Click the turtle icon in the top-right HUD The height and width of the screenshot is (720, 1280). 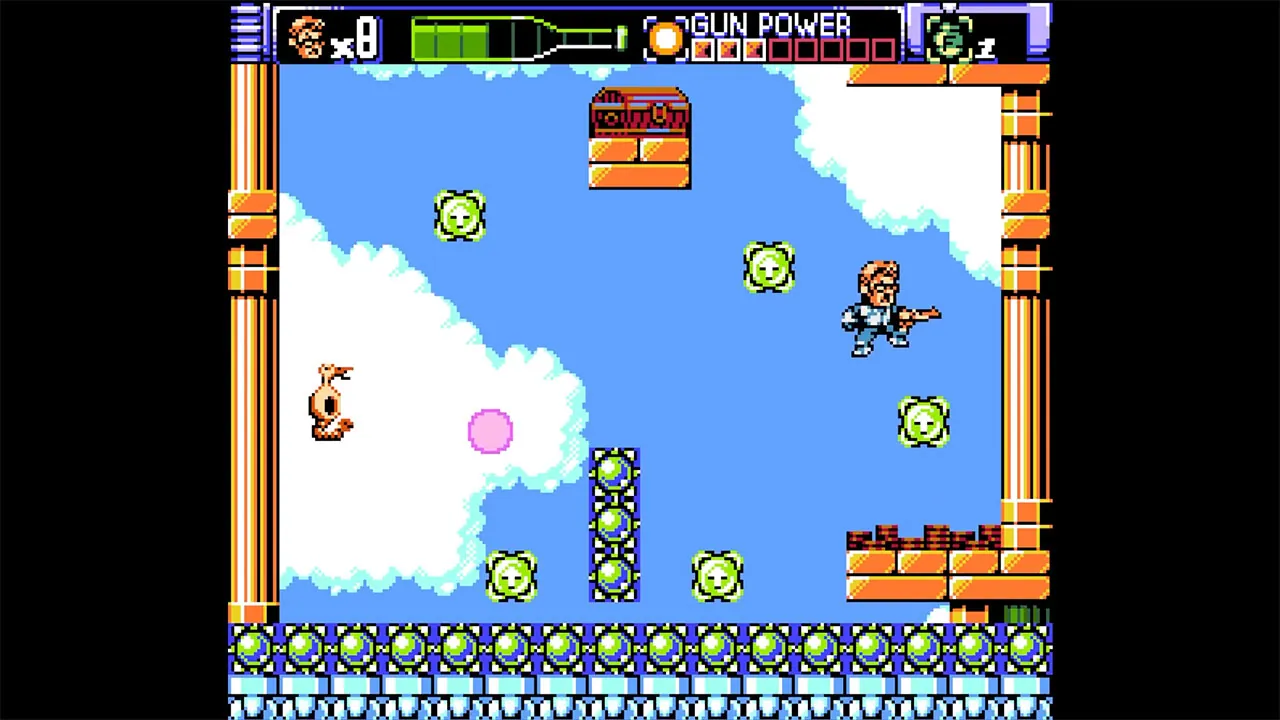click(x=950, y=38)
